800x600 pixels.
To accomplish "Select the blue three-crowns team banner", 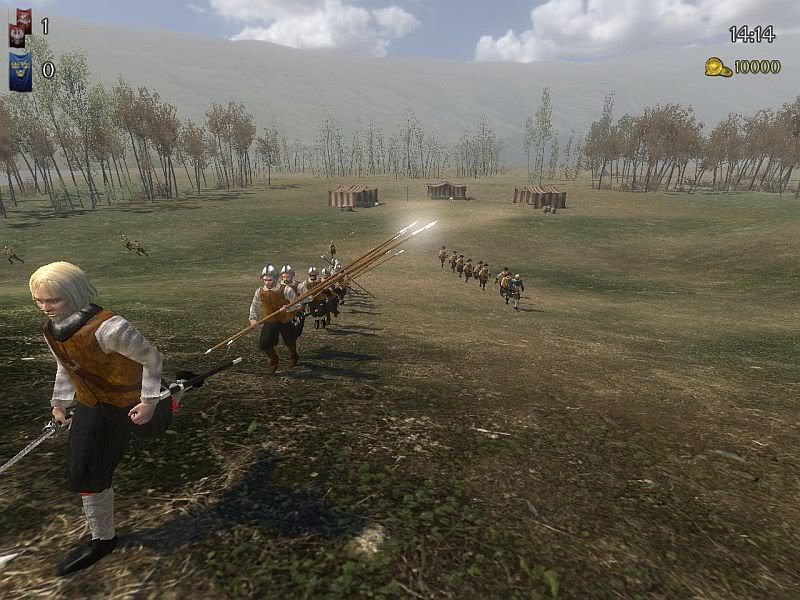I will 20,71.
